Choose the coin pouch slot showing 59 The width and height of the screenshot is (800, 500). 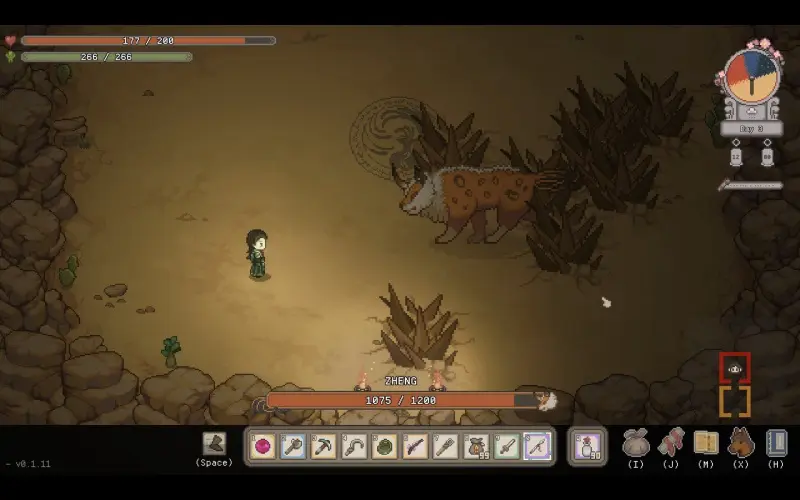point(476,446)
